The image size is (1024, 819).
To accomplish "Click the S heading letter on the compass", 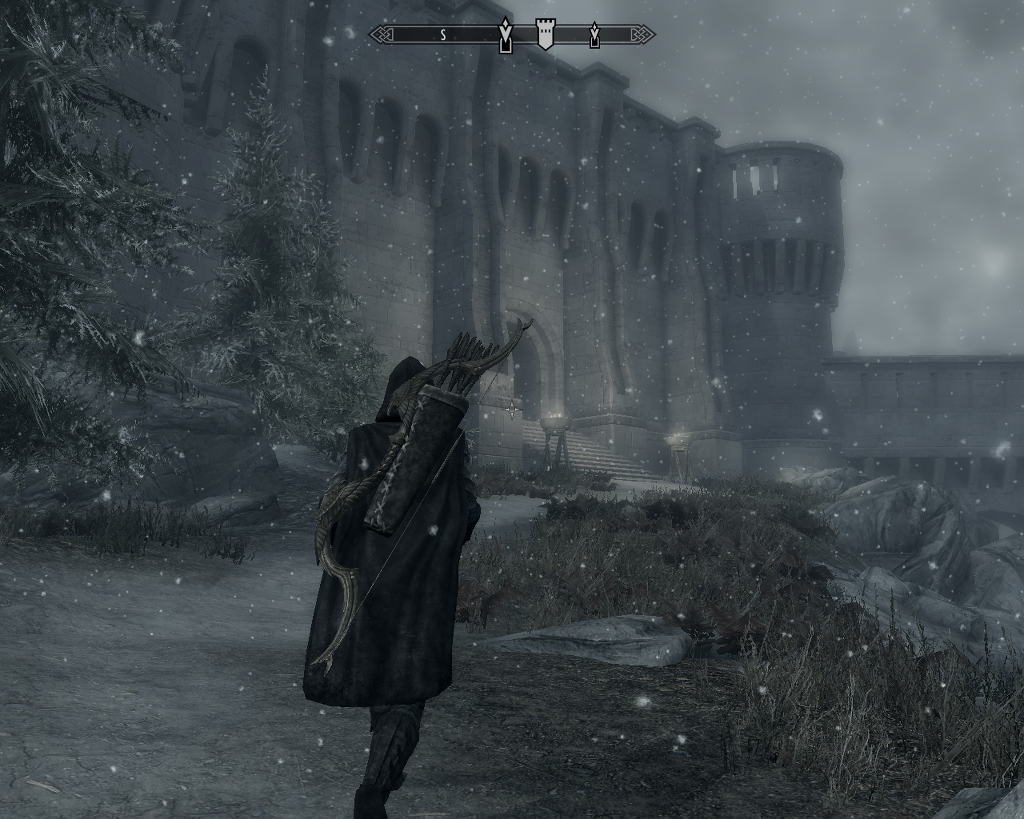I will [x=443, y=35].
